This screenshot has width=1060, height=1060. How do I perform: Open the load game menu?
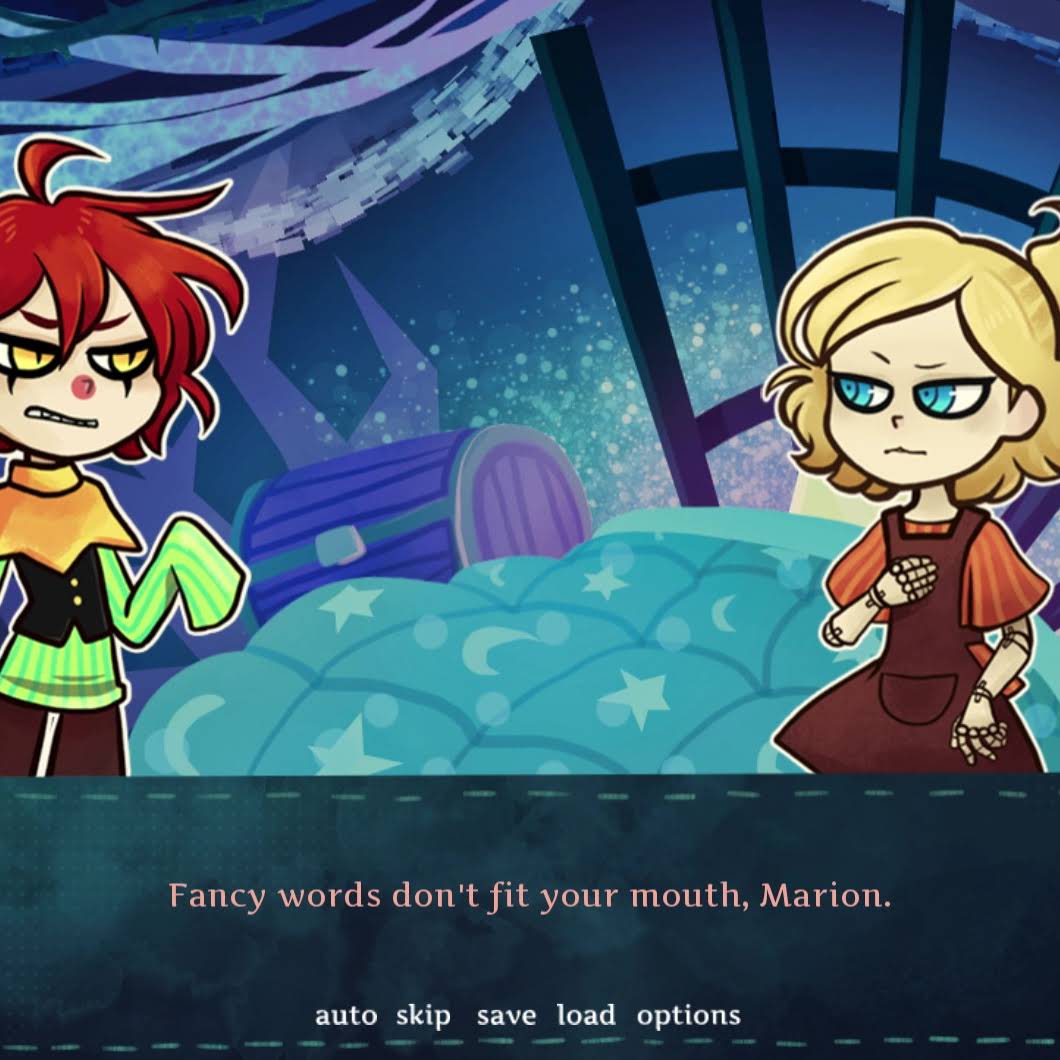click(586, 1016)
